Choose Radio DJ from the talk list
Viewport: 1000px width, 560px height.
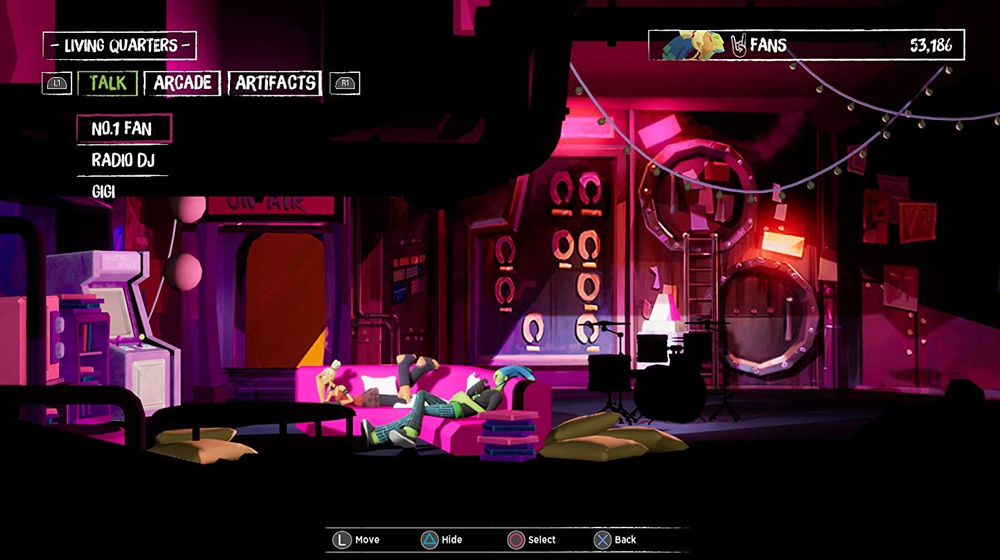pos(122,160)
